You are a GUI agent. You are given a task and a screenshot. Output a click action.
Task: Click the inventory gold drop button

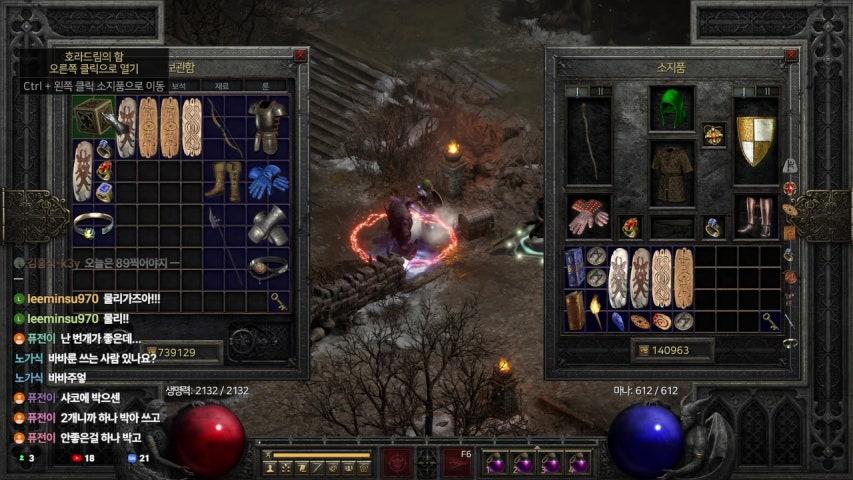pos(642,350)
